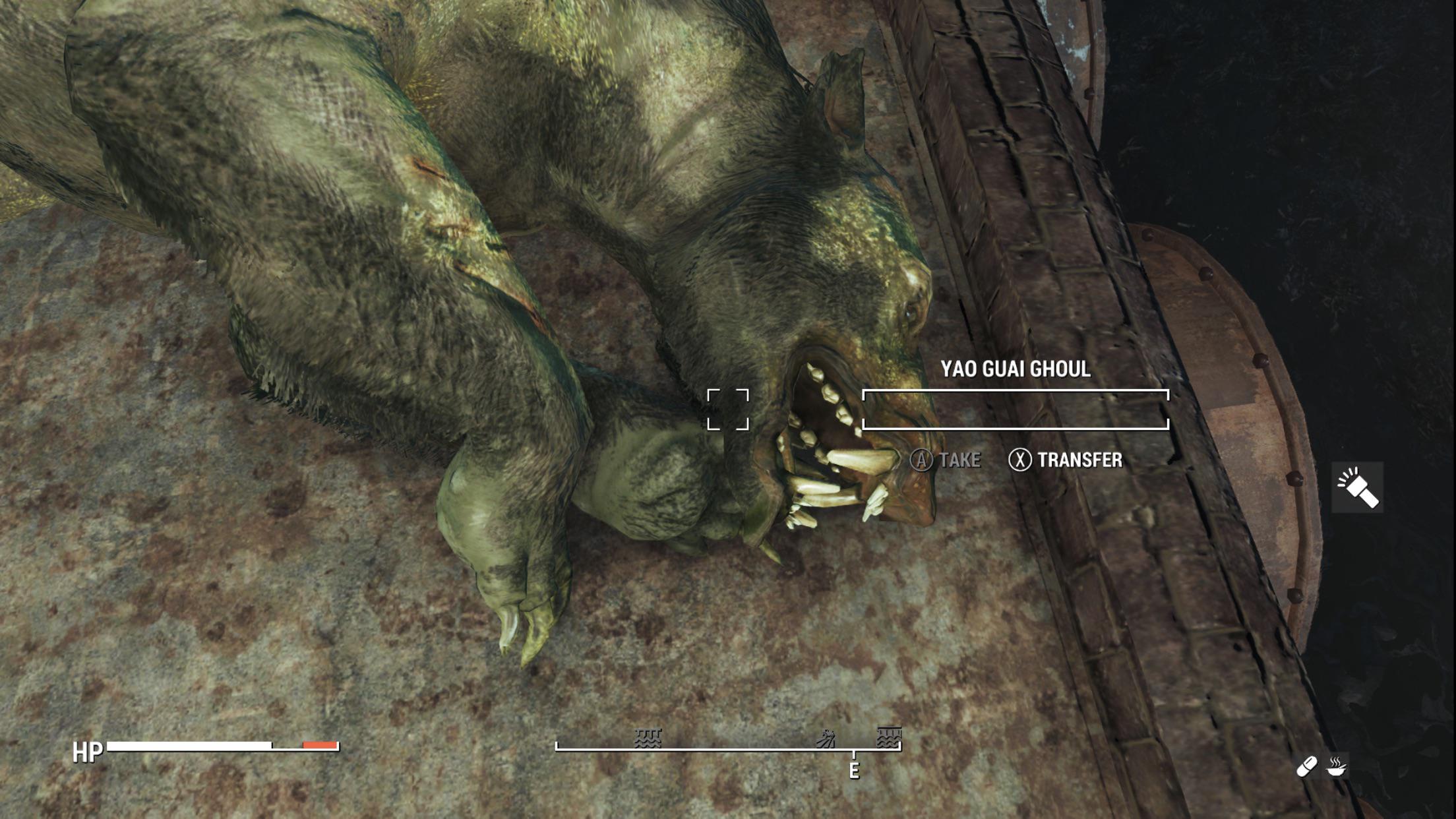The image size is (1456, 819).
Task: Toggle the flashlight icon
Action: click(x=1357, y=487)
